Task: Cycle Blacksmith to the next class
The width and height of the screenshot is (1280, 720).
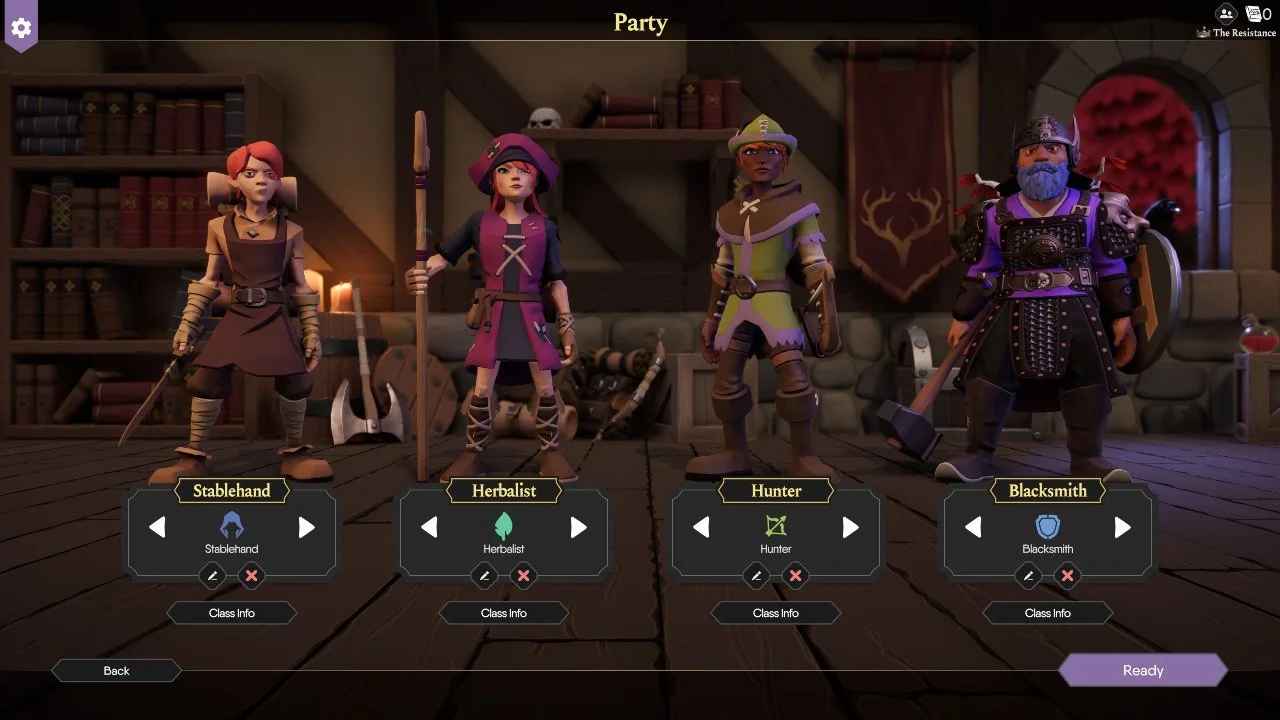Action: point(1123,527)
